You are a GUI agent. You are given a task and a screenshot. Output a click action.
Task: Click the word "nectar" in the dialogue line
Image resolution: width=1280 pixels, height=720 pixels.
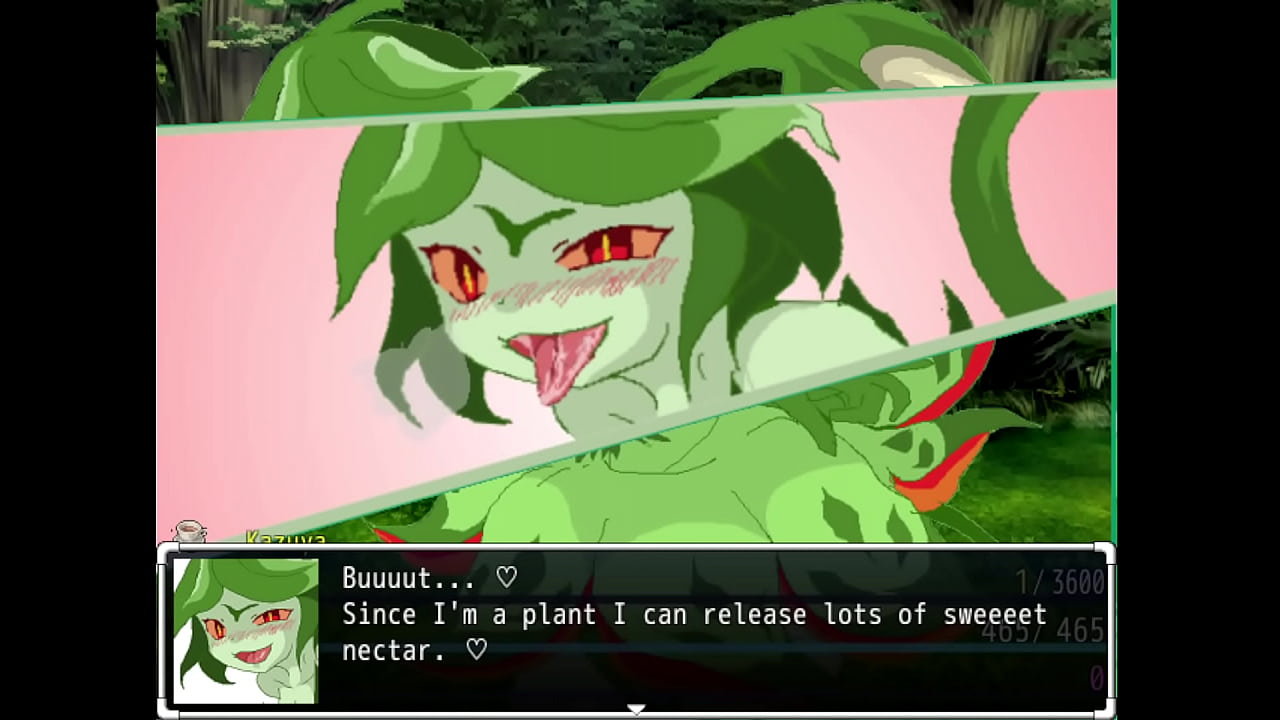(392, 650)
